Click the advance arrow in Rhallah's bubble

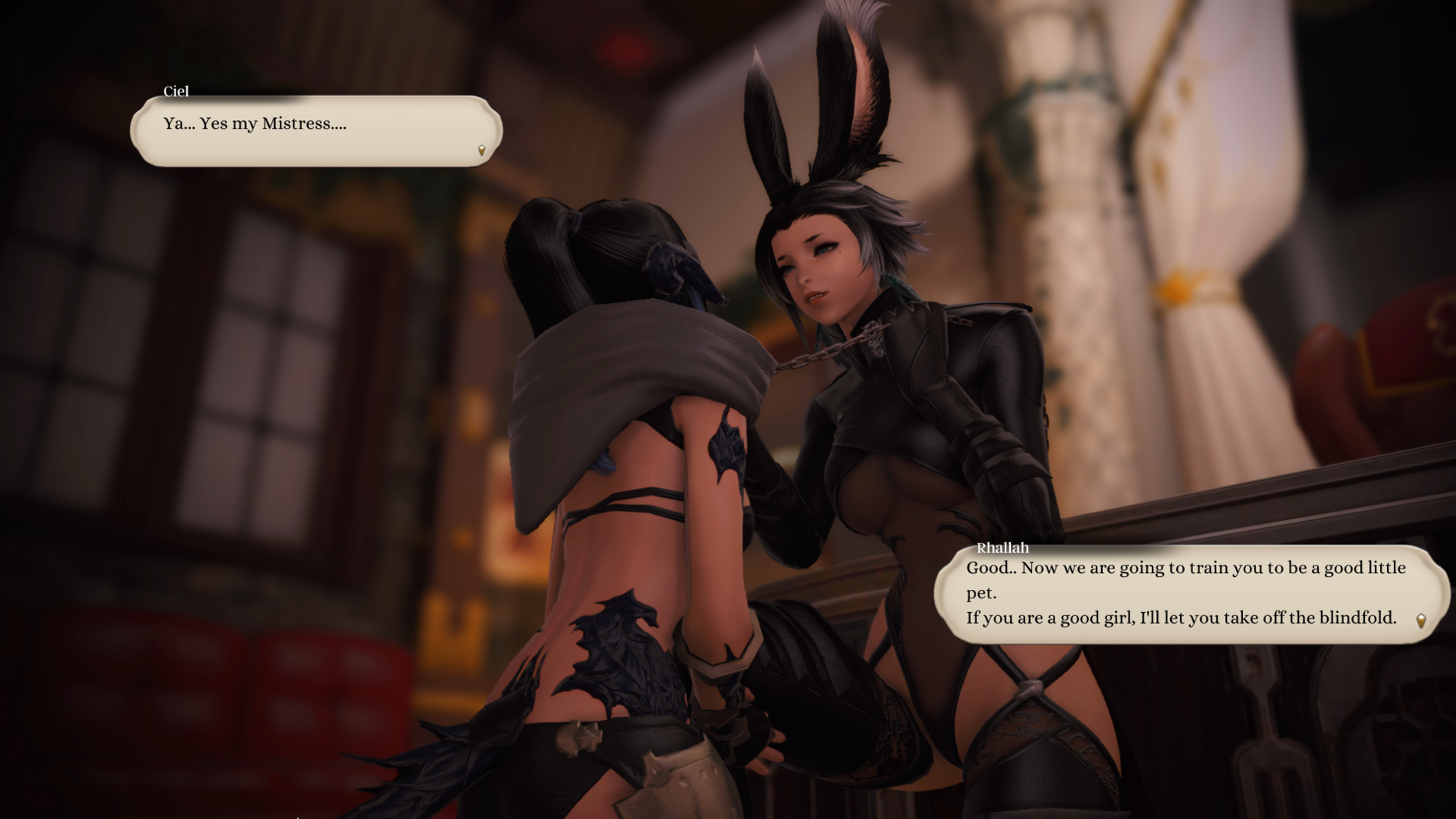point(1421,621)
